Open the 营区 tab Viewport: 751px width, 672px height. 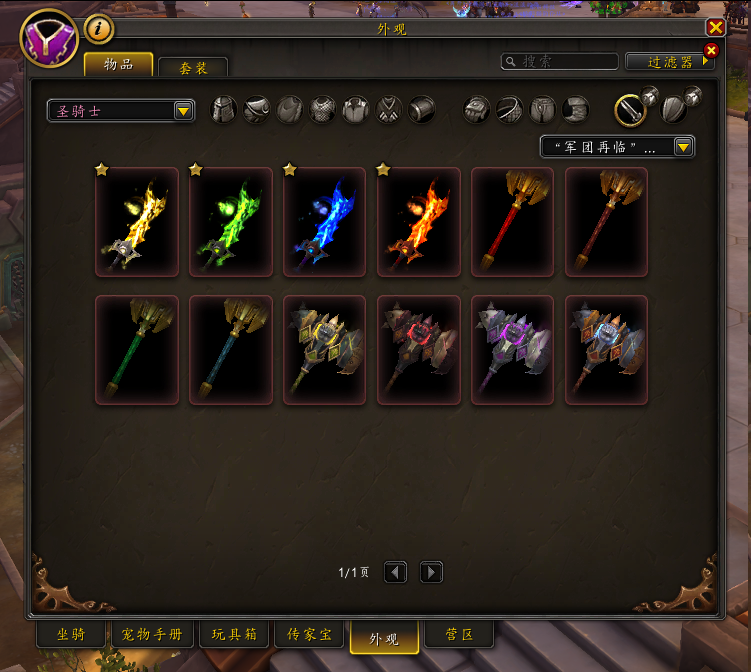tap(458, 635)
